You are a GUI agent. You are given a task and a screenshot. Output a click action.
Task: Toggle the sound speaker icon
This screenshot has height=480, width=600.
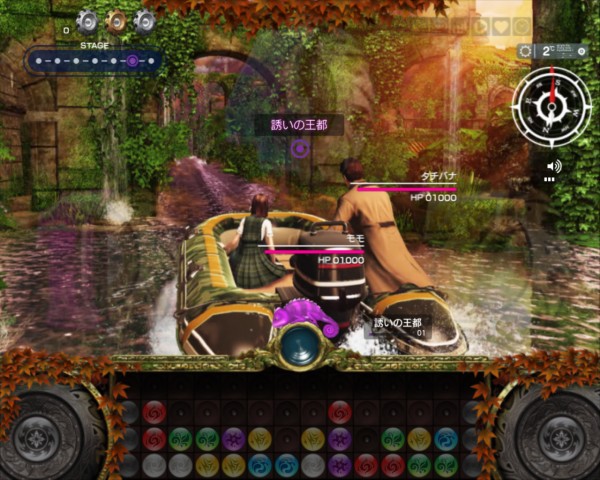coord(553,166)
